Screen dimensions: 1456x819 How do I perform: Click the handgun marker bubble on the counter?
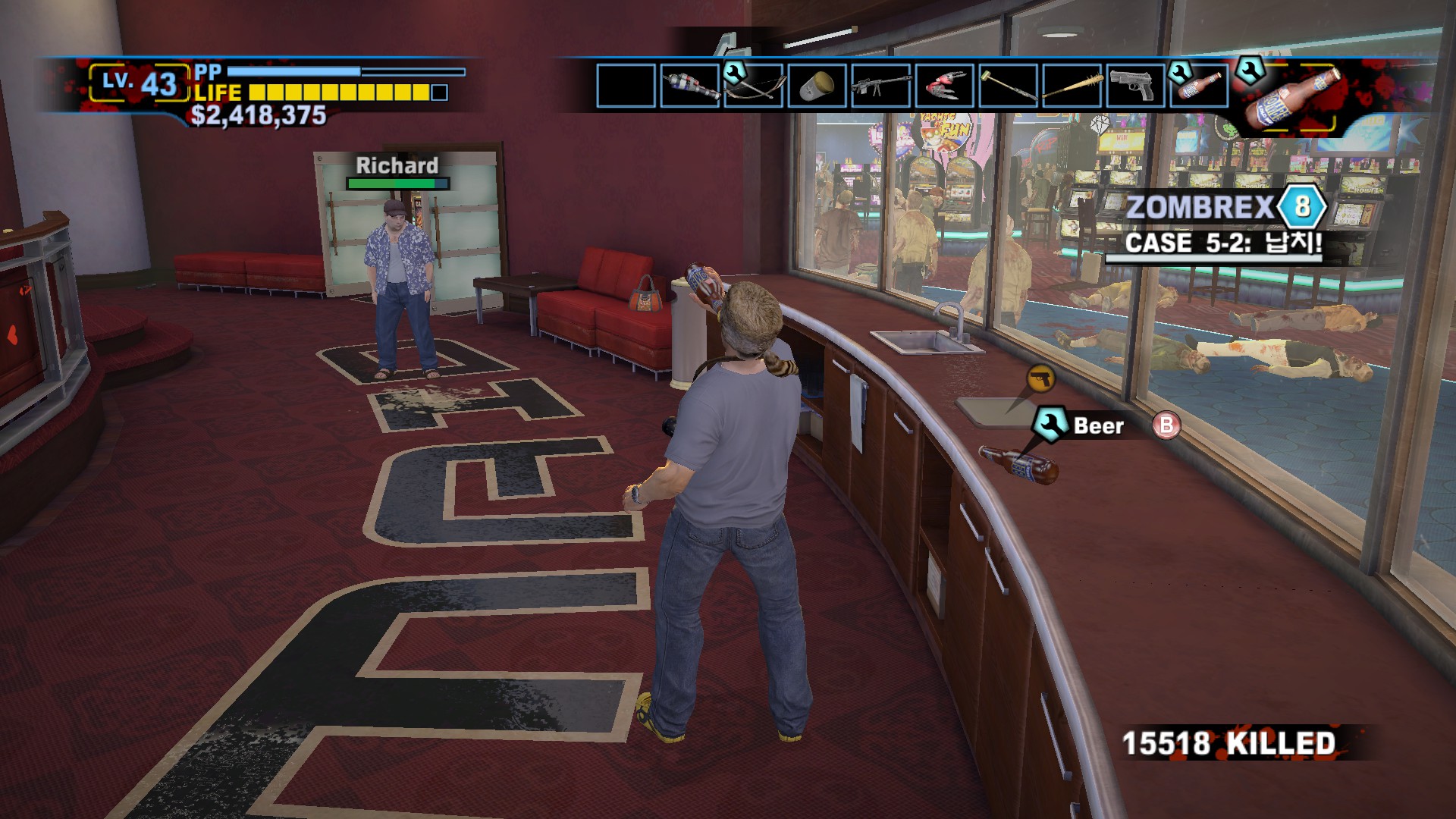1040,378
